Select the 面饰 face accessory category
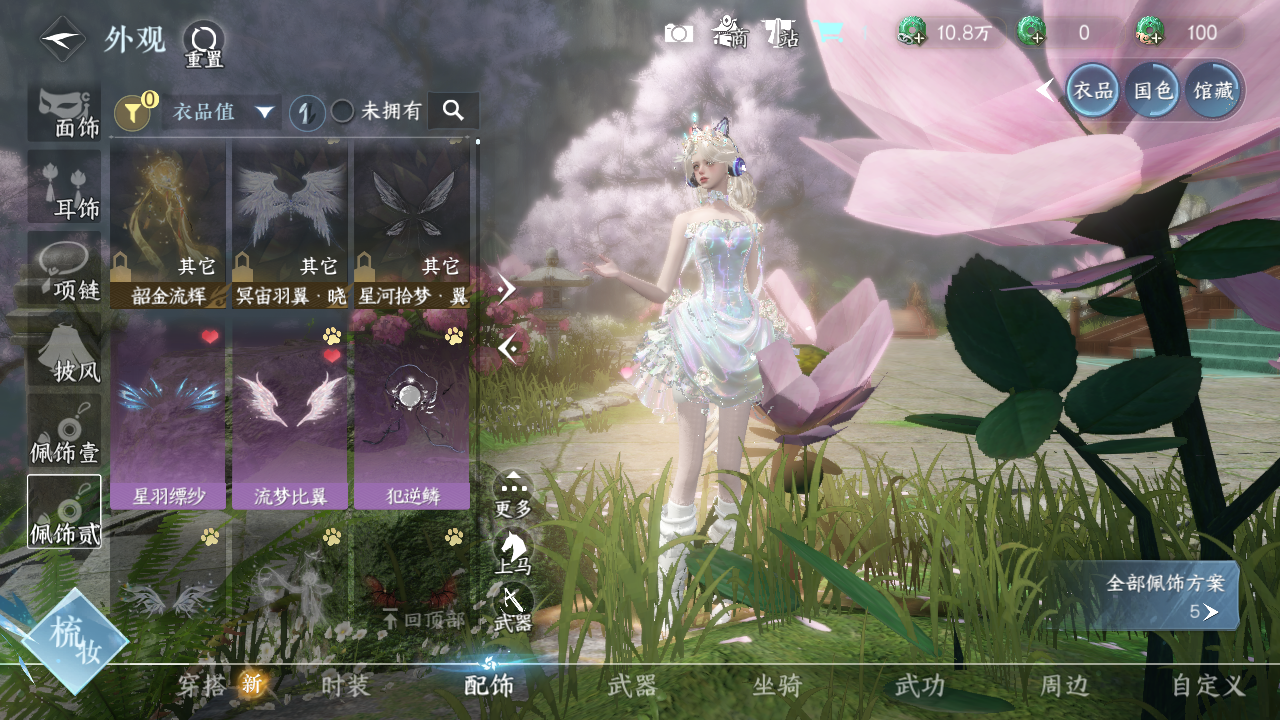 point(65,111)
